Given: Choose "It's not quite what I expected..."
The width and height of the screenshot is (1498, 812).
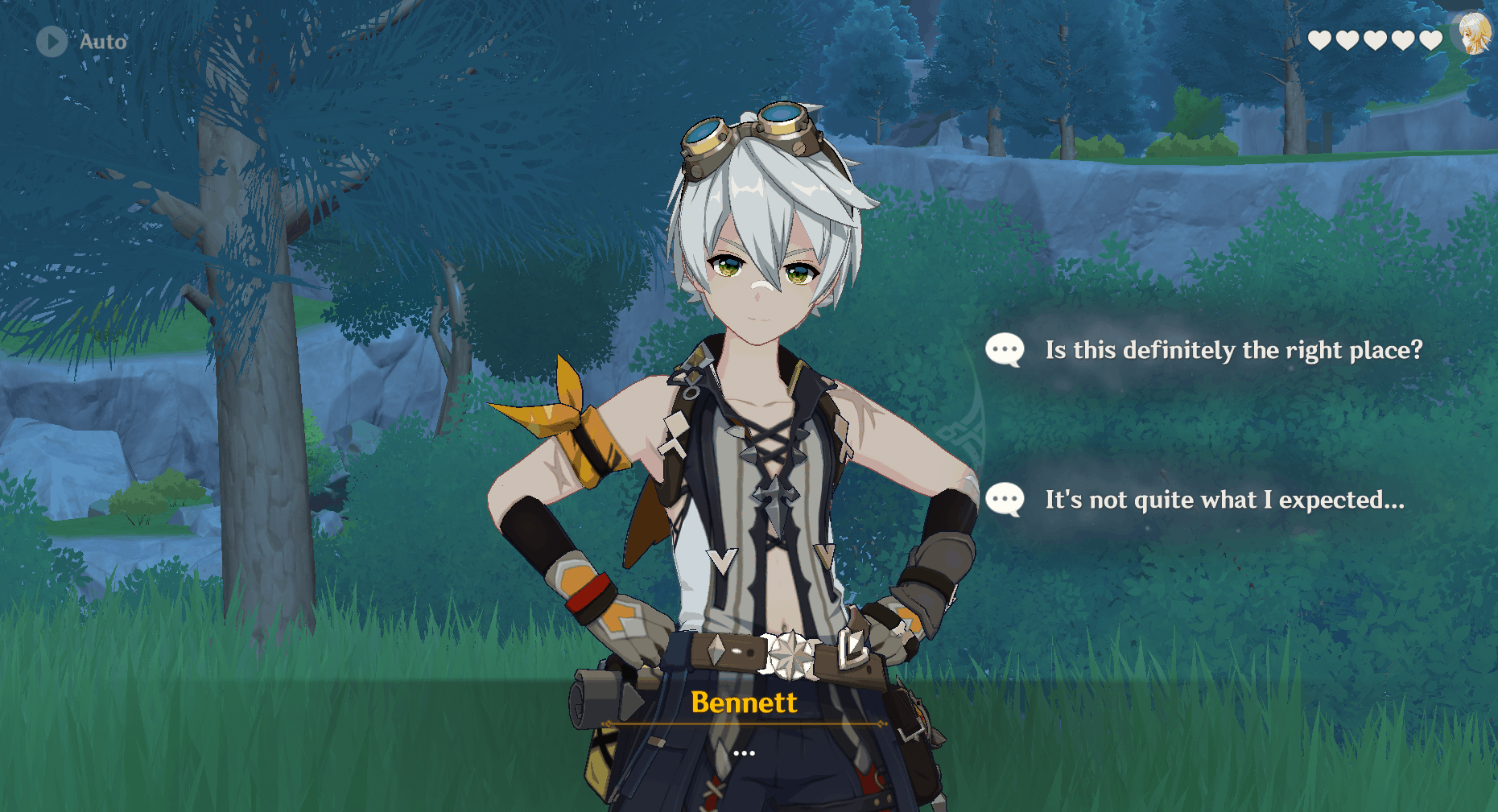Looking at the screenshot, I should (x=1224, y=499).
